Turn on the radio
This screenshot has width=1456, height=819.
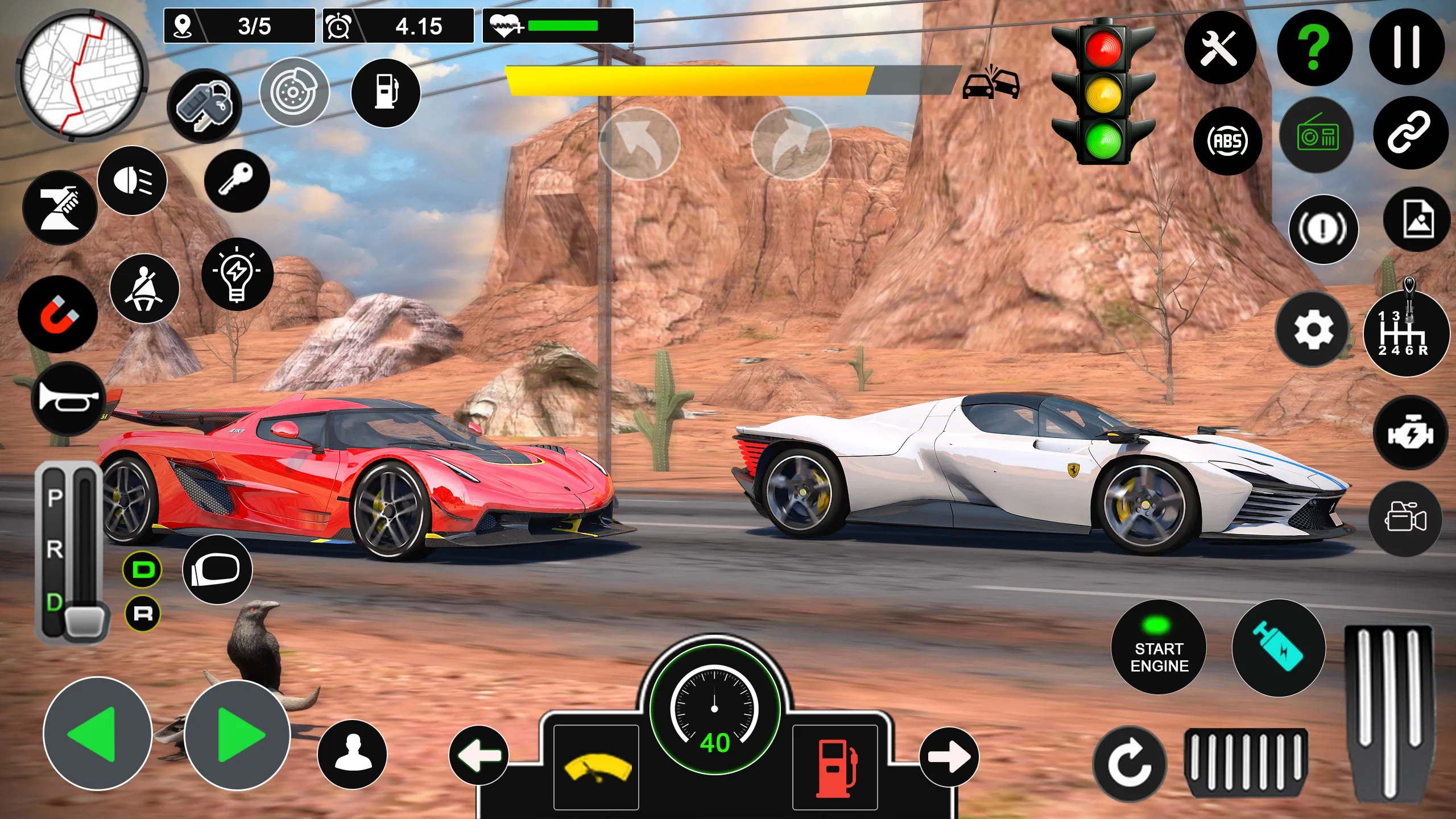click(x=1318, y=135)
